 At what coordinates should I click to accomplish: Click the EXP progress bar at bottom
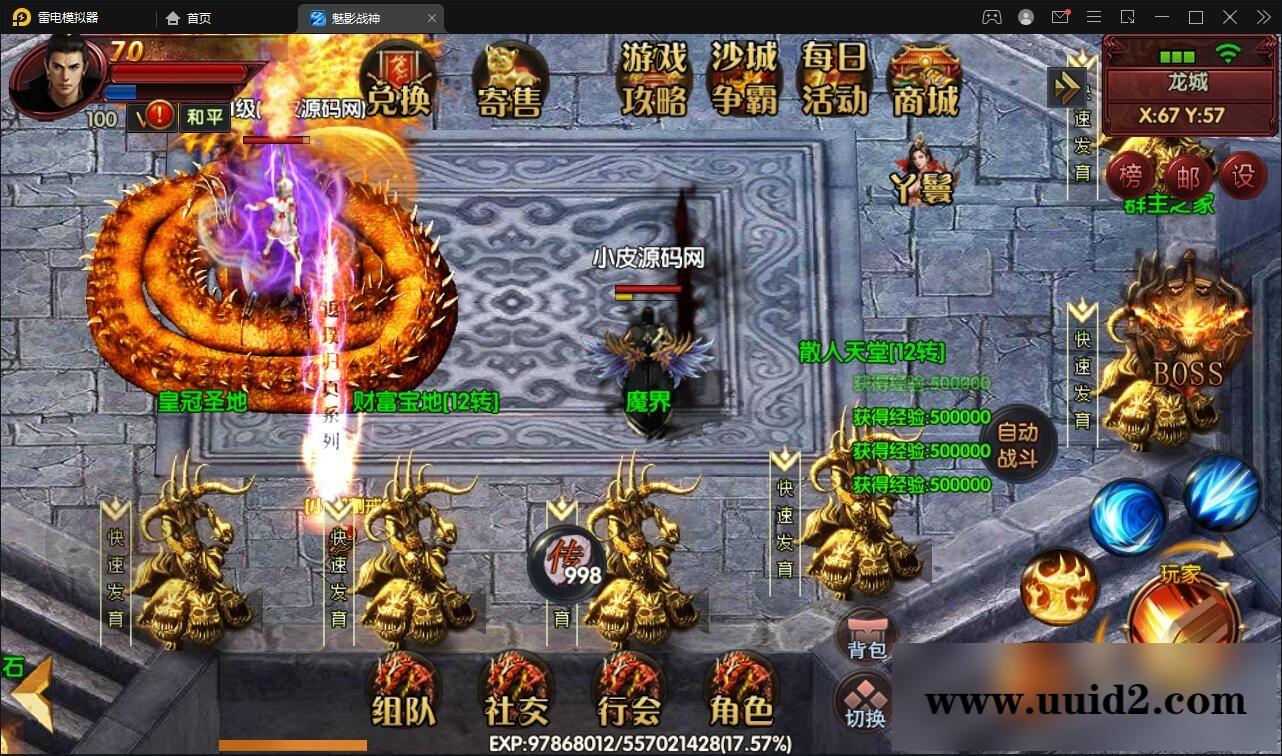[x=640, y=744]
